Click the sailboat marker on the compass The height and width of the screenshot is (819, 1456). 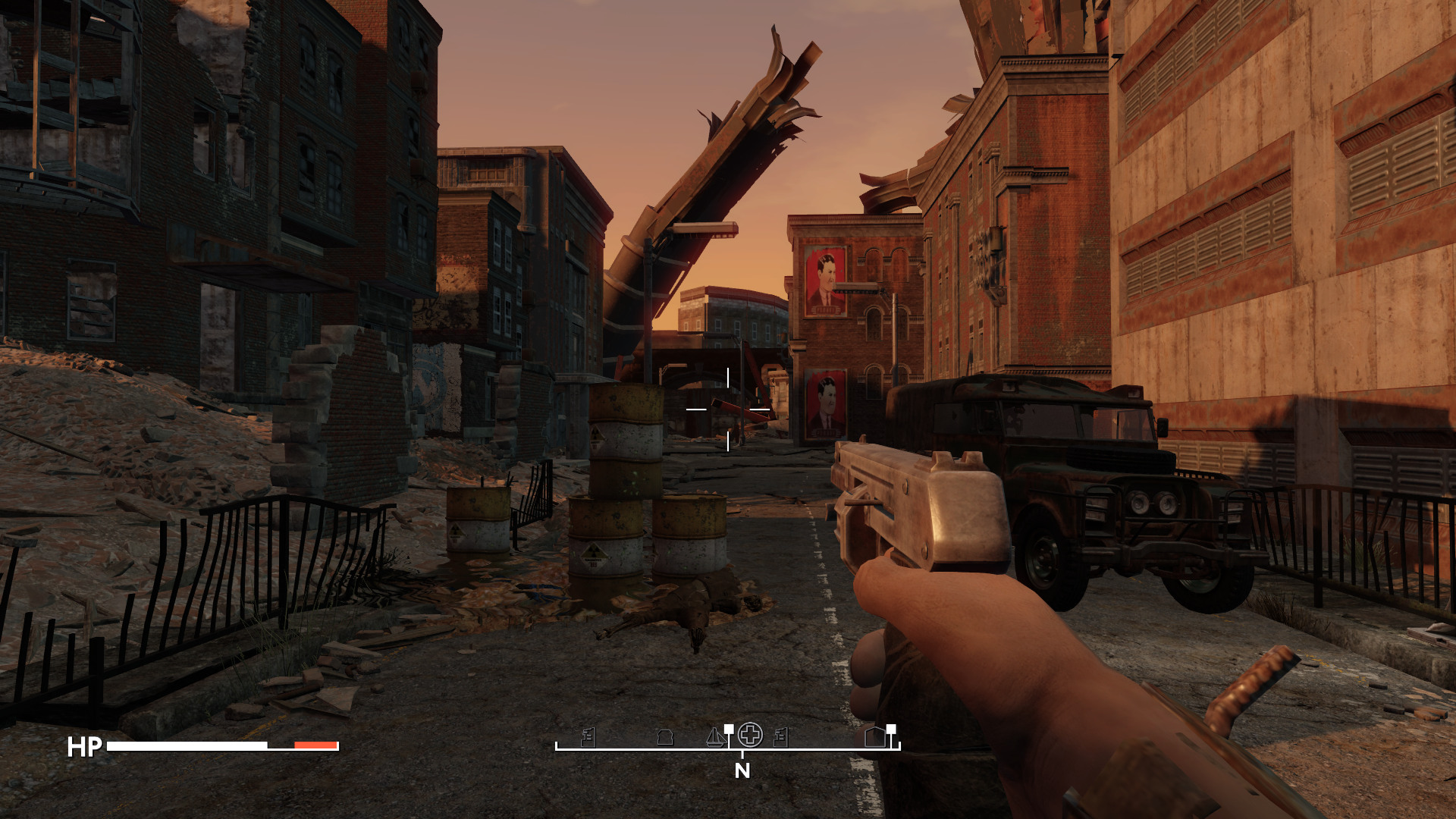(714, 736)
